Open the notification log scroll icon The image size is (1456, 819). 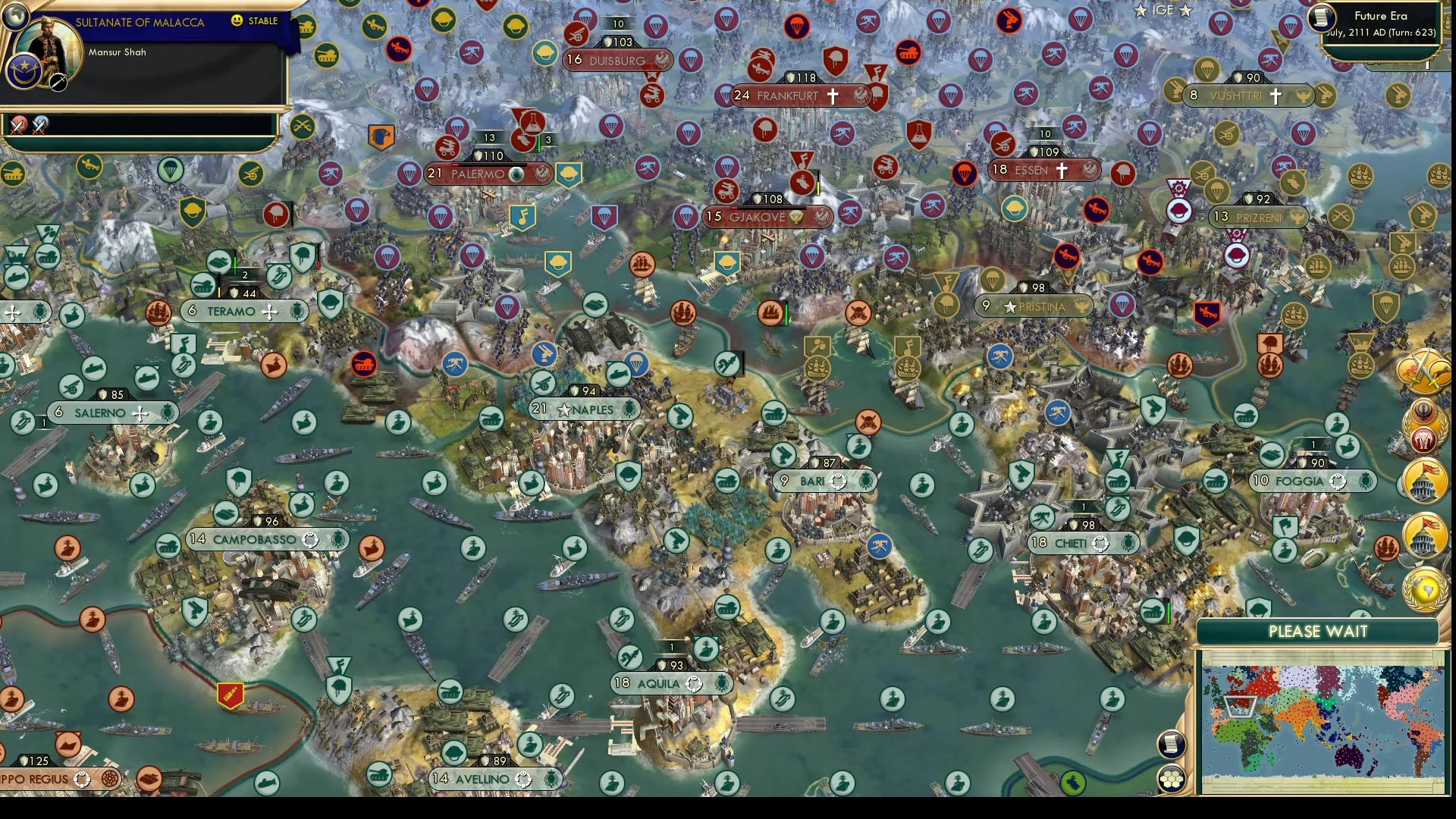tap(1172, 743)
